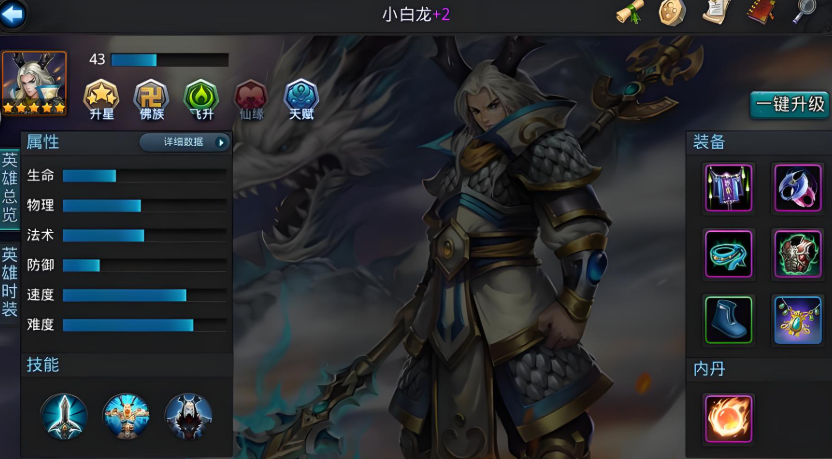Switch to the 英雄总览 hero overview tab
Image resolution: width=832 pixels, height=459 pixels.
[x=9, y=186]
